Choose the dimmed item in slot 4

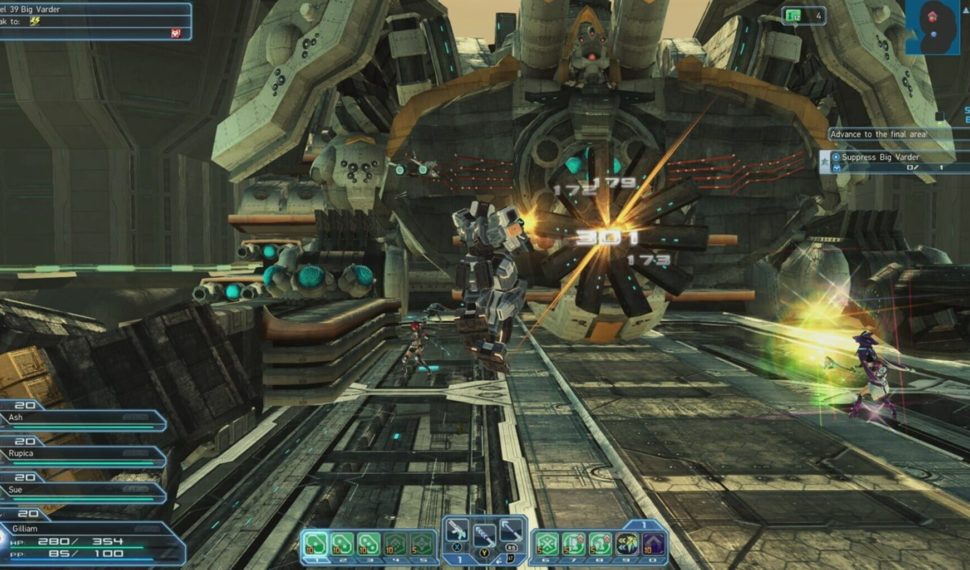pos(395,544)
